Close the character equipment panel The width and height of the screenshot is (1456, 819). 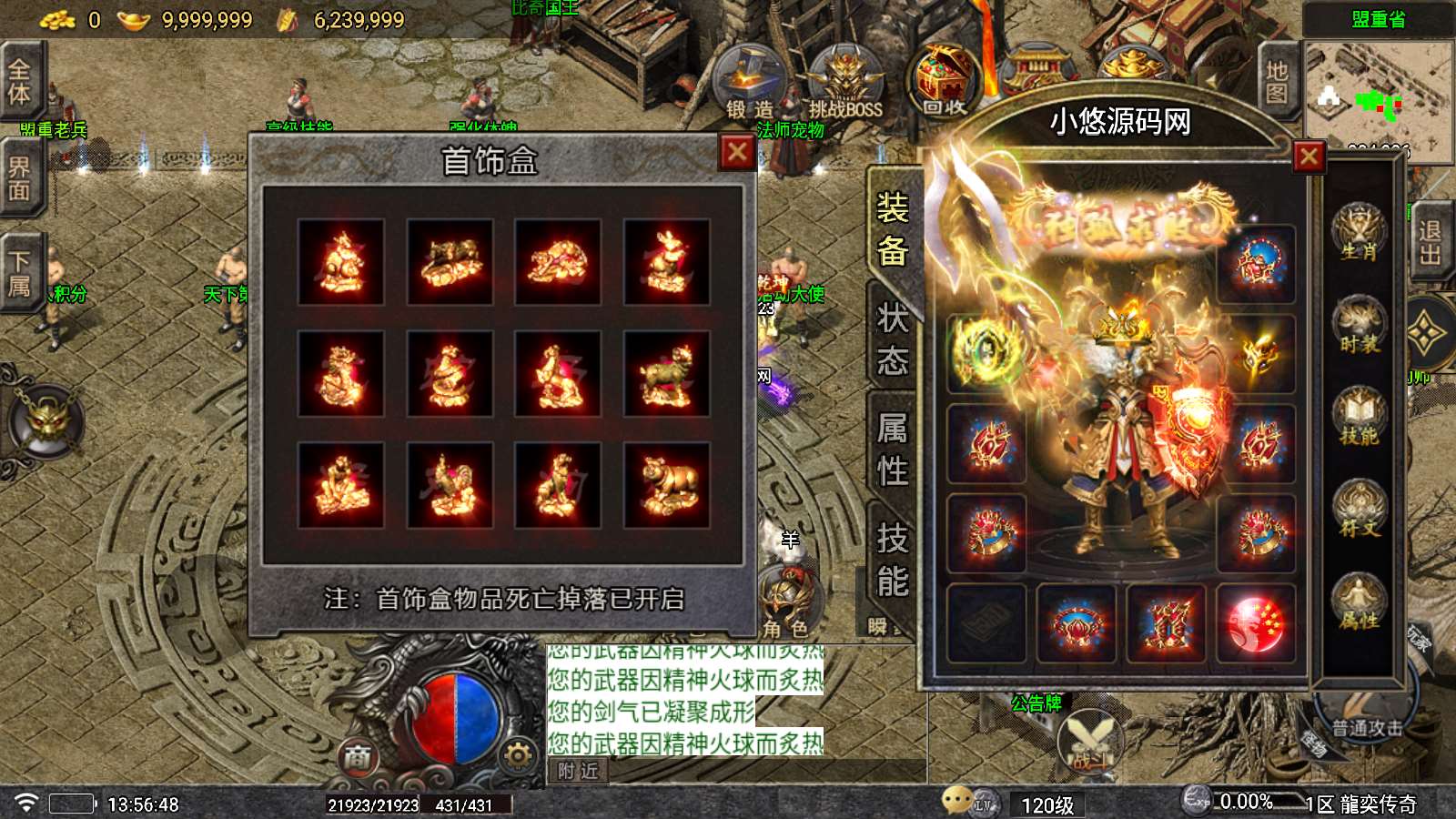1309,157
